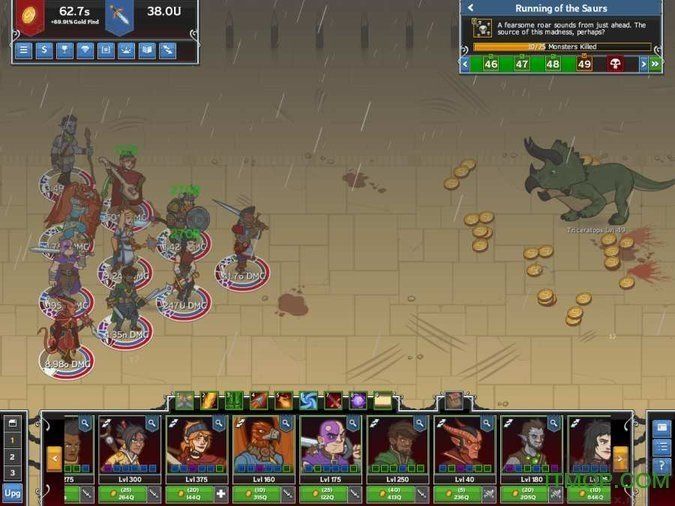Open the dollar sign shop icon

tap(44, 50)
